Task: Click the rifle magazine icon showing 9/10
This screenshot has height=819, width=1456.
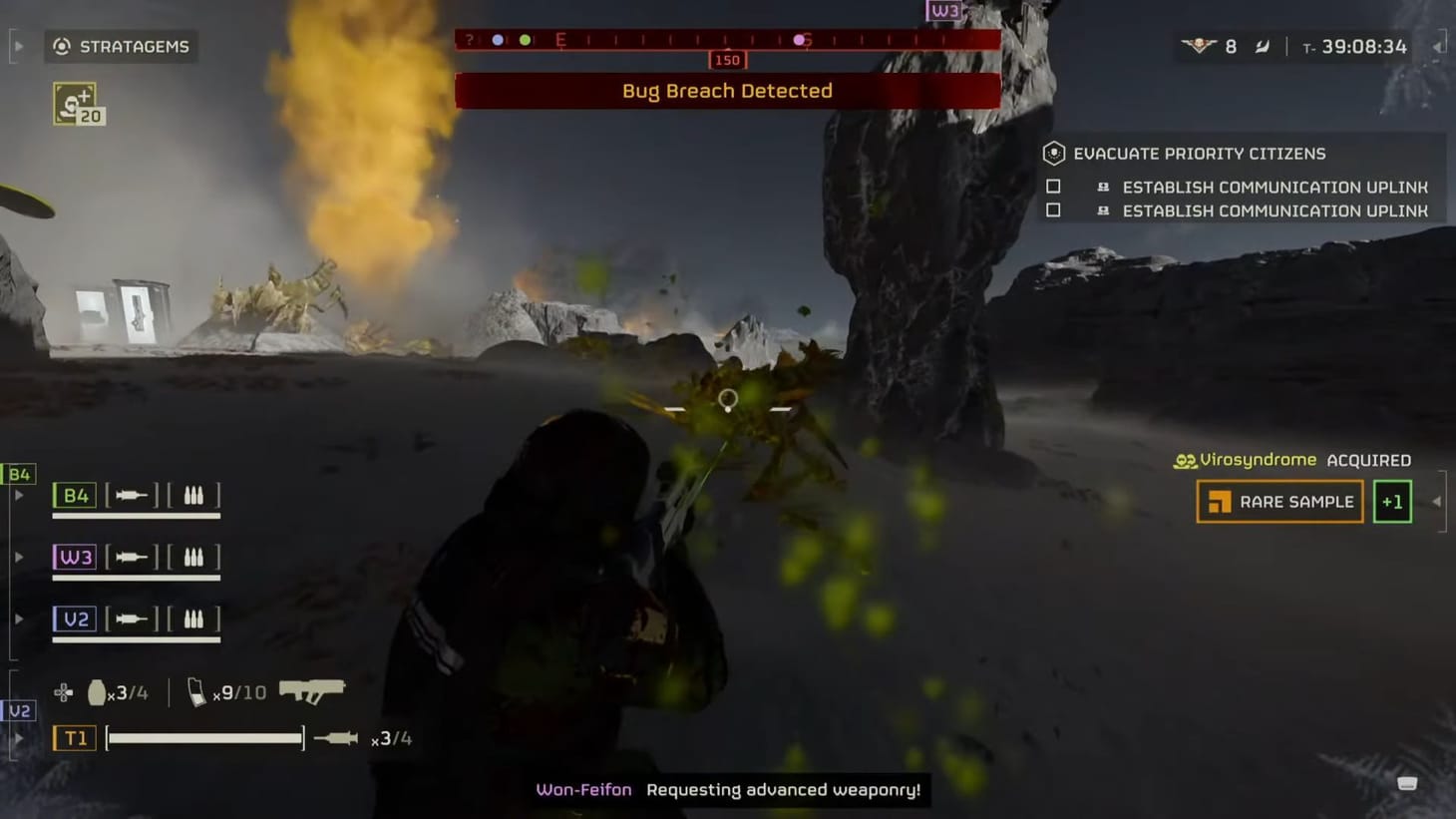Action: (x=195, y=690)
